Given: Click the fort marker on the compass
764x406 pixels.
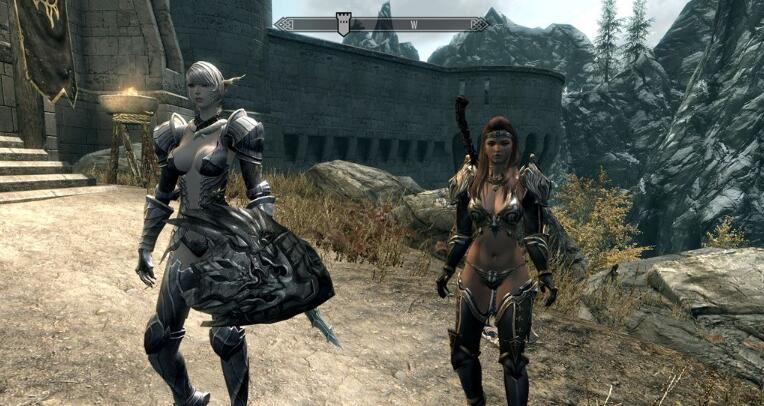Looking at the screenshot, I should point(343,24).
